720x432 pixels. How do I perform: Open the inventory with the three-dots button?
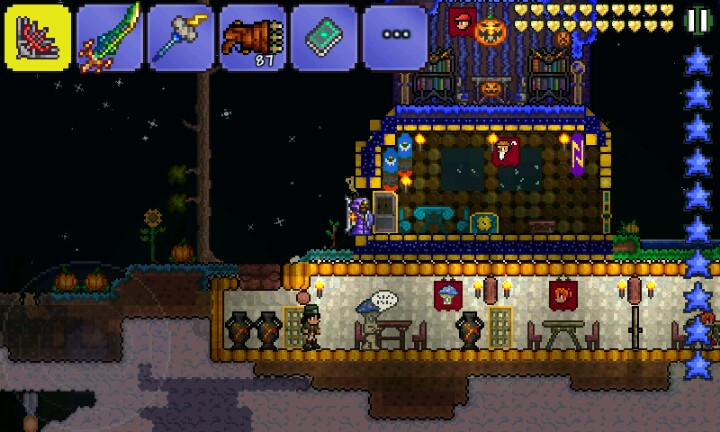tap(396, 37)
